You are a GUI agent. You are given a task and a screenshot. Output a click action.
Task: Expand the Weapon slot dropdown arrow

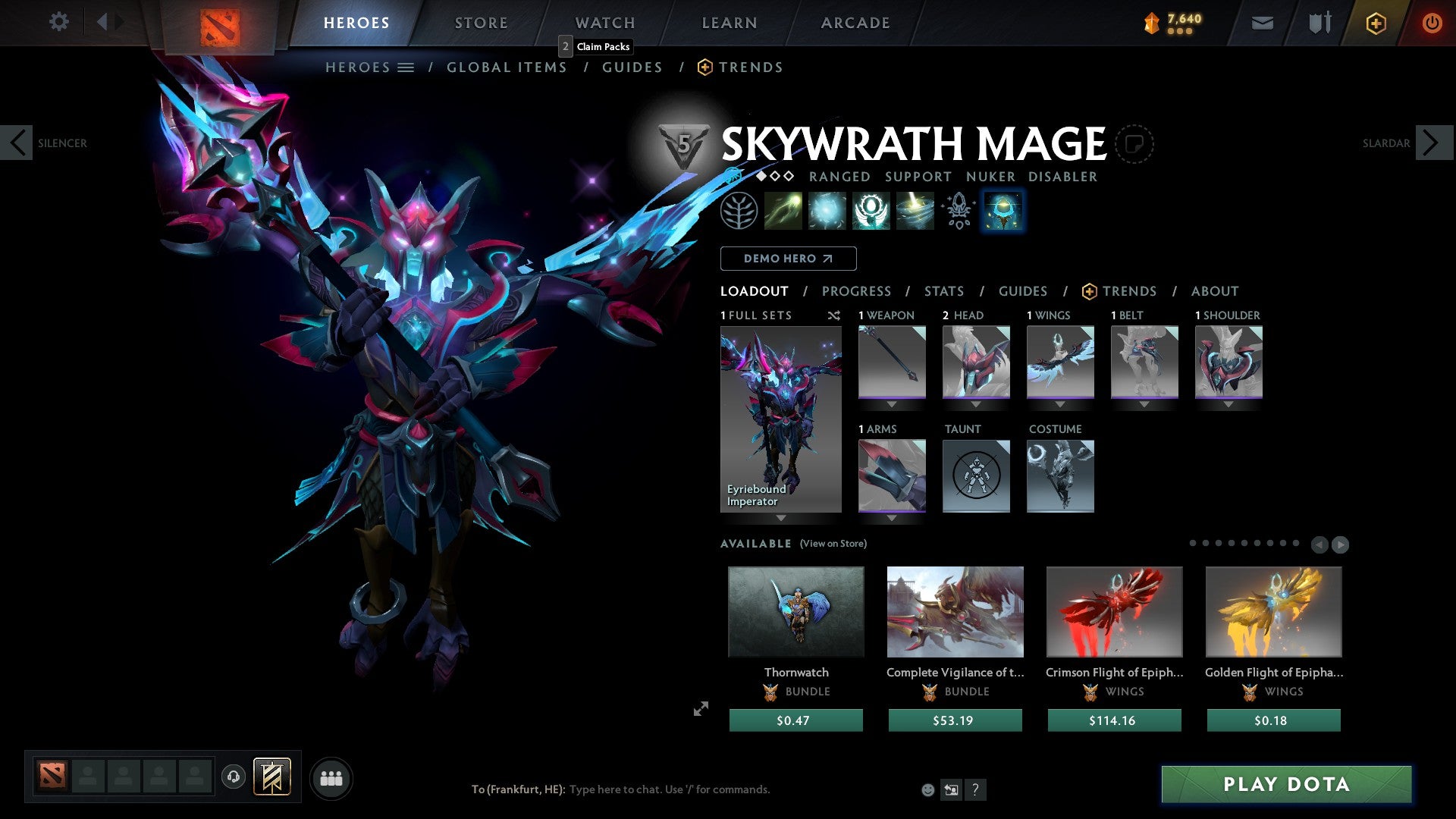pos(892,404)
